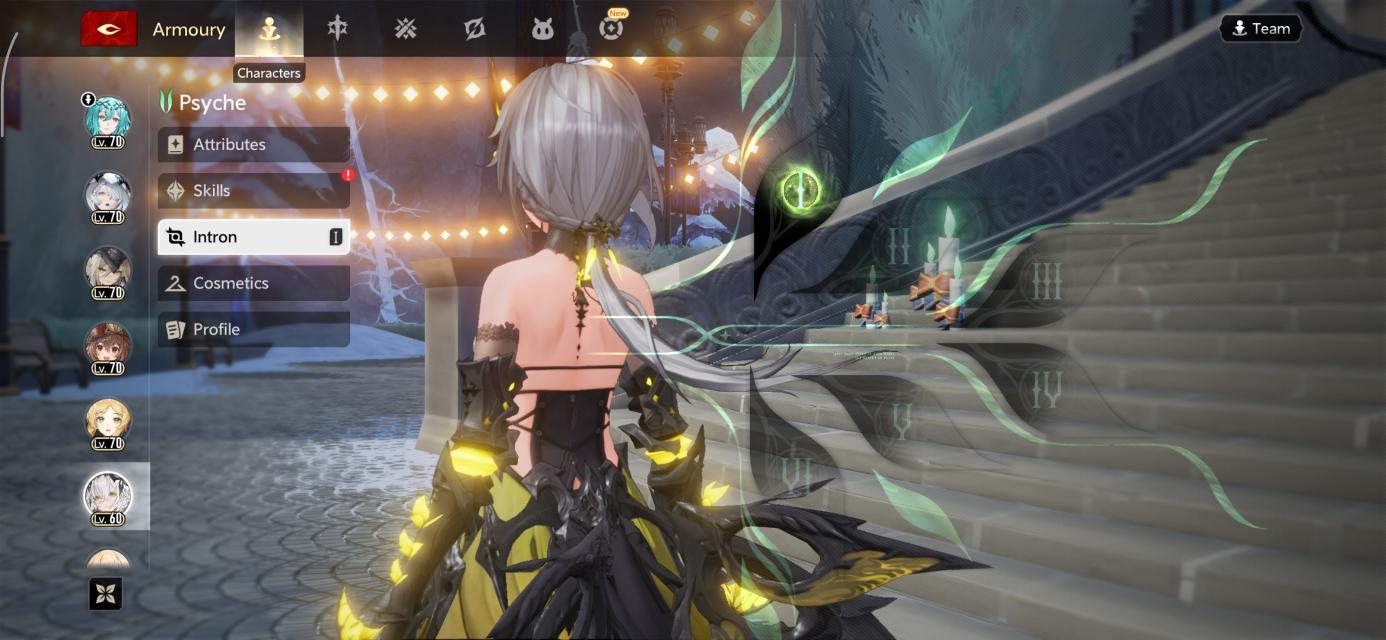Viewport: 1386px width, 640px height.
Task: Open the sword-shaped weapons tab
Action: pyautogui.click(x=338, y=29)
